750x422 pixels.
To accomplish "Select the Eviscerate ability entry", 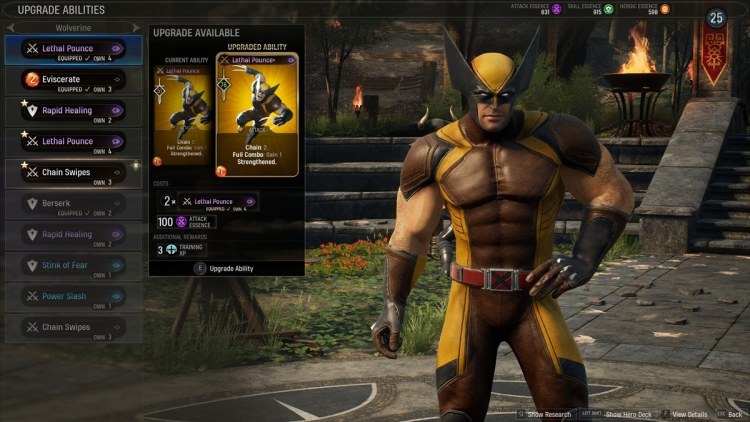I will [x=72, y=79].
